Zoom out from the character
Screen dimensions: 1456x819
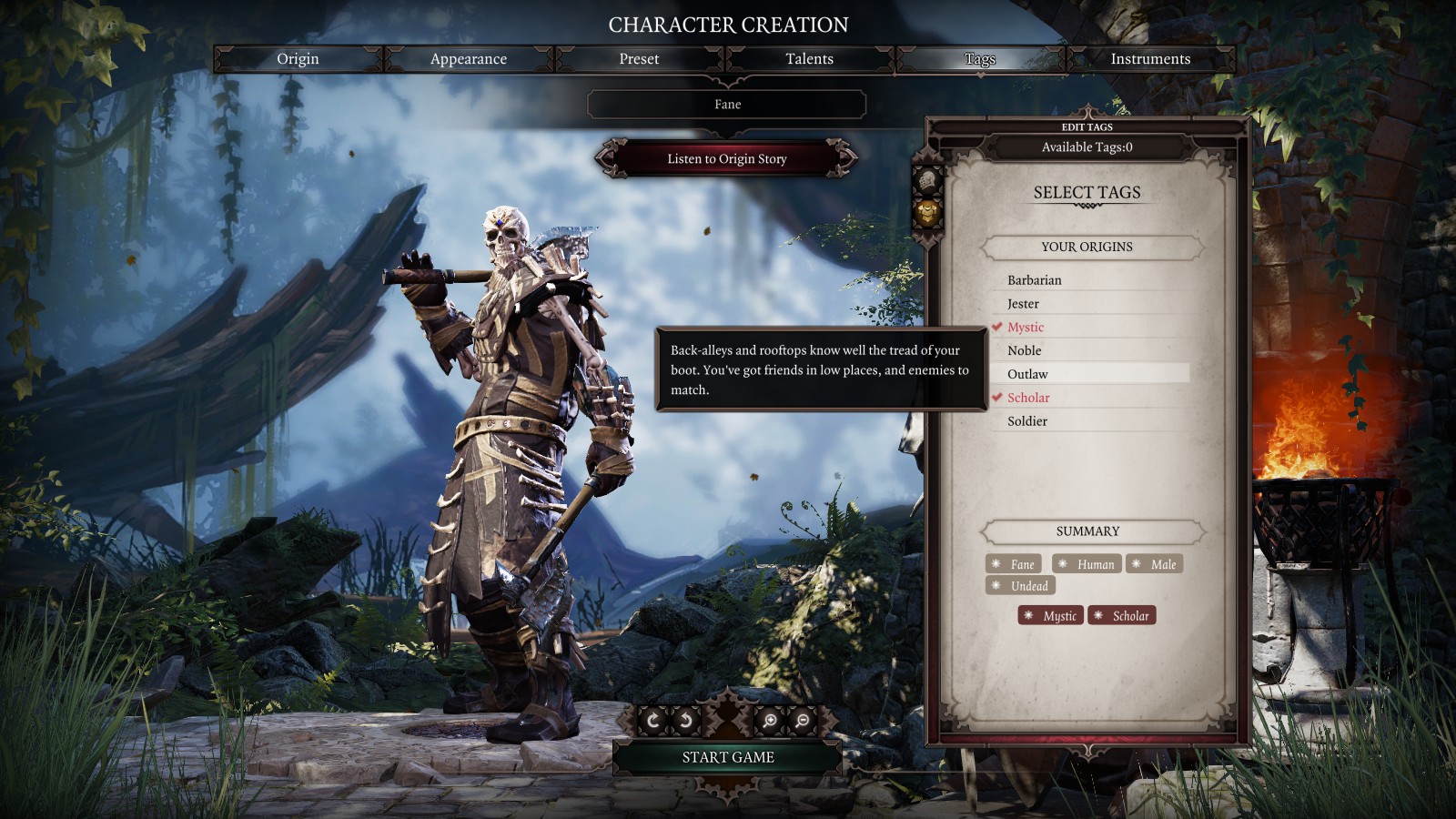pyautogui.click(x=803, y=721)
